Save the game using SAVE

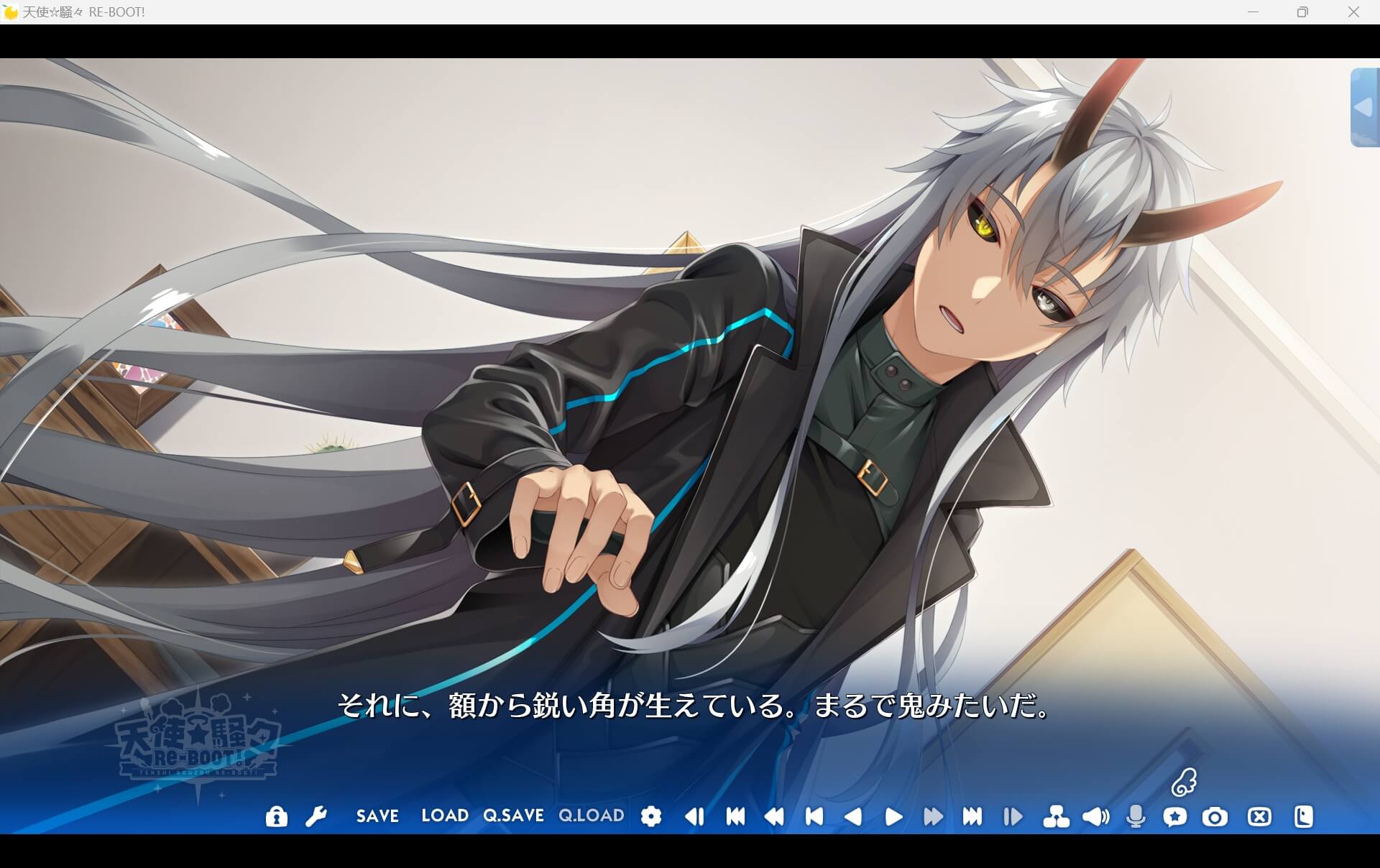[x=377, y=816]
